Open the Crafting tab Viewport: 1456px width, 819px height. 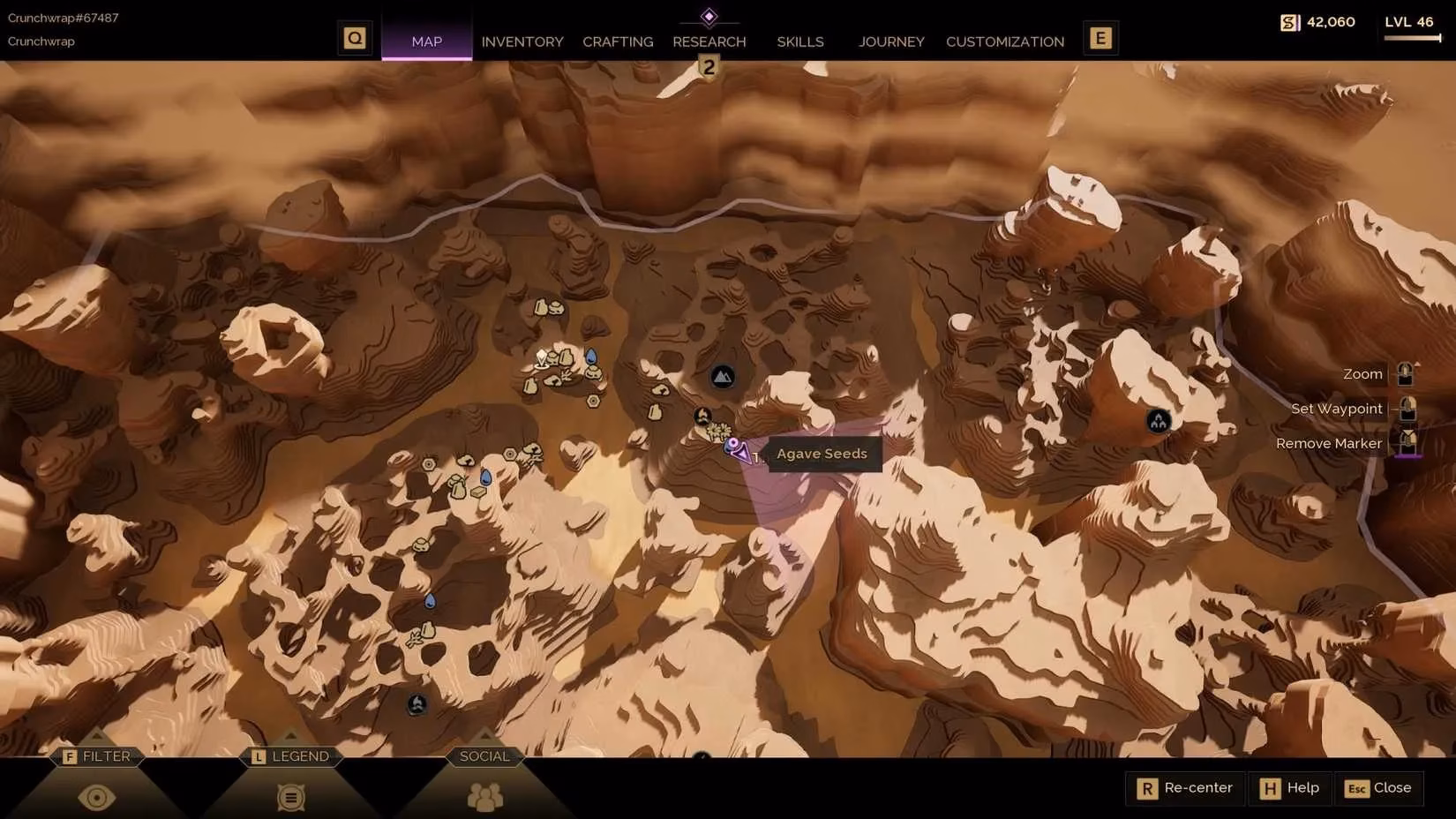(x=618, y=41)
